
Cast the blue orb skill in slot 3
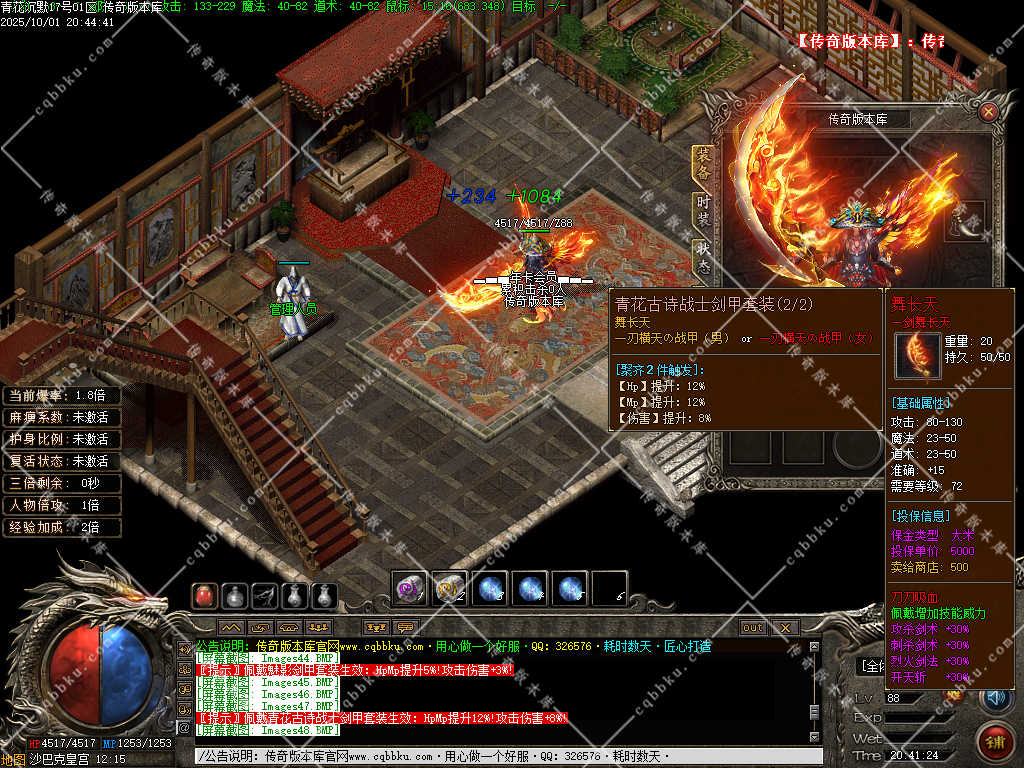[490, 589]
